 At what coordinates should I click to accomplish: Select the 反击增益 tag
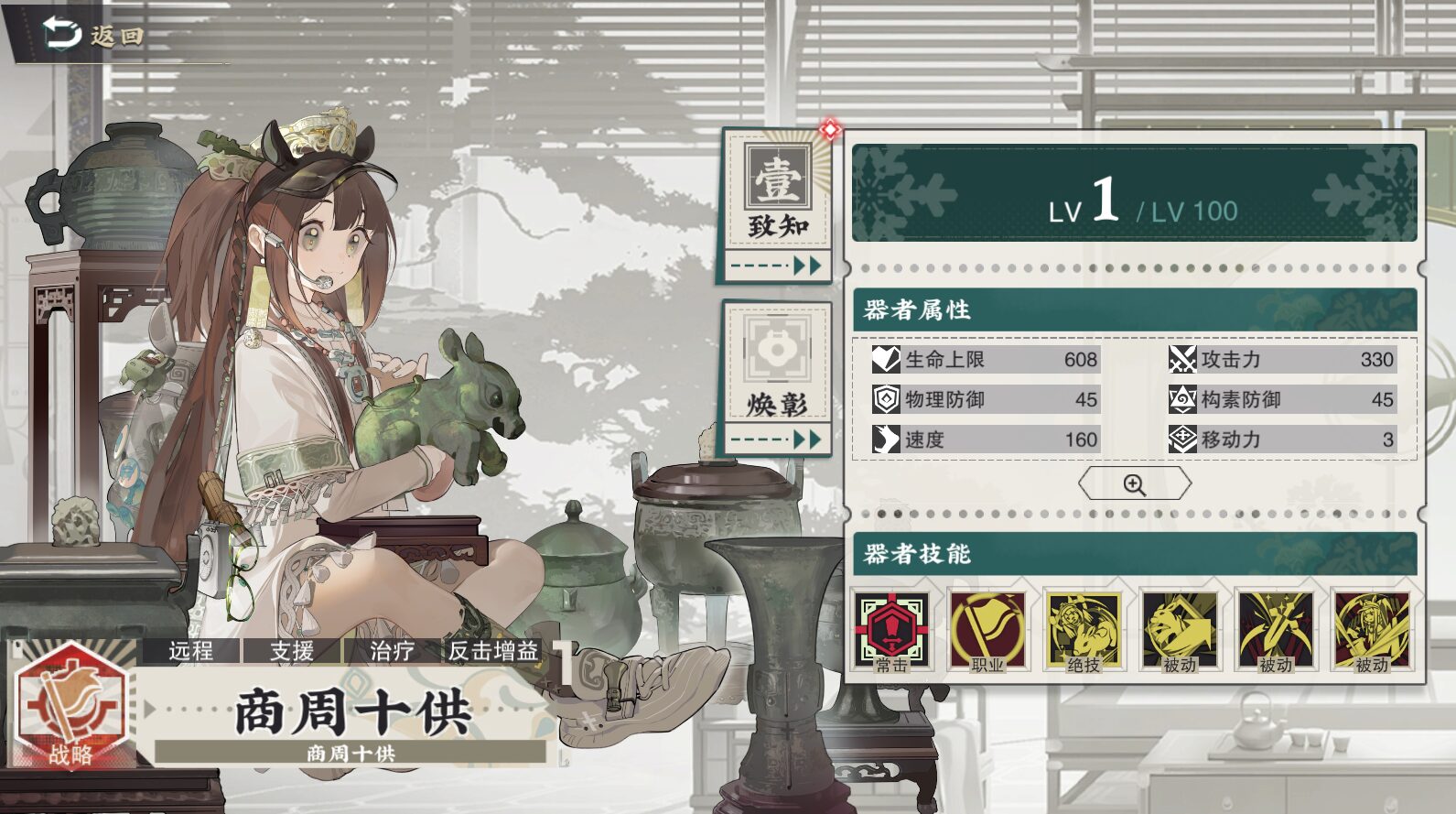coord(492,651)
